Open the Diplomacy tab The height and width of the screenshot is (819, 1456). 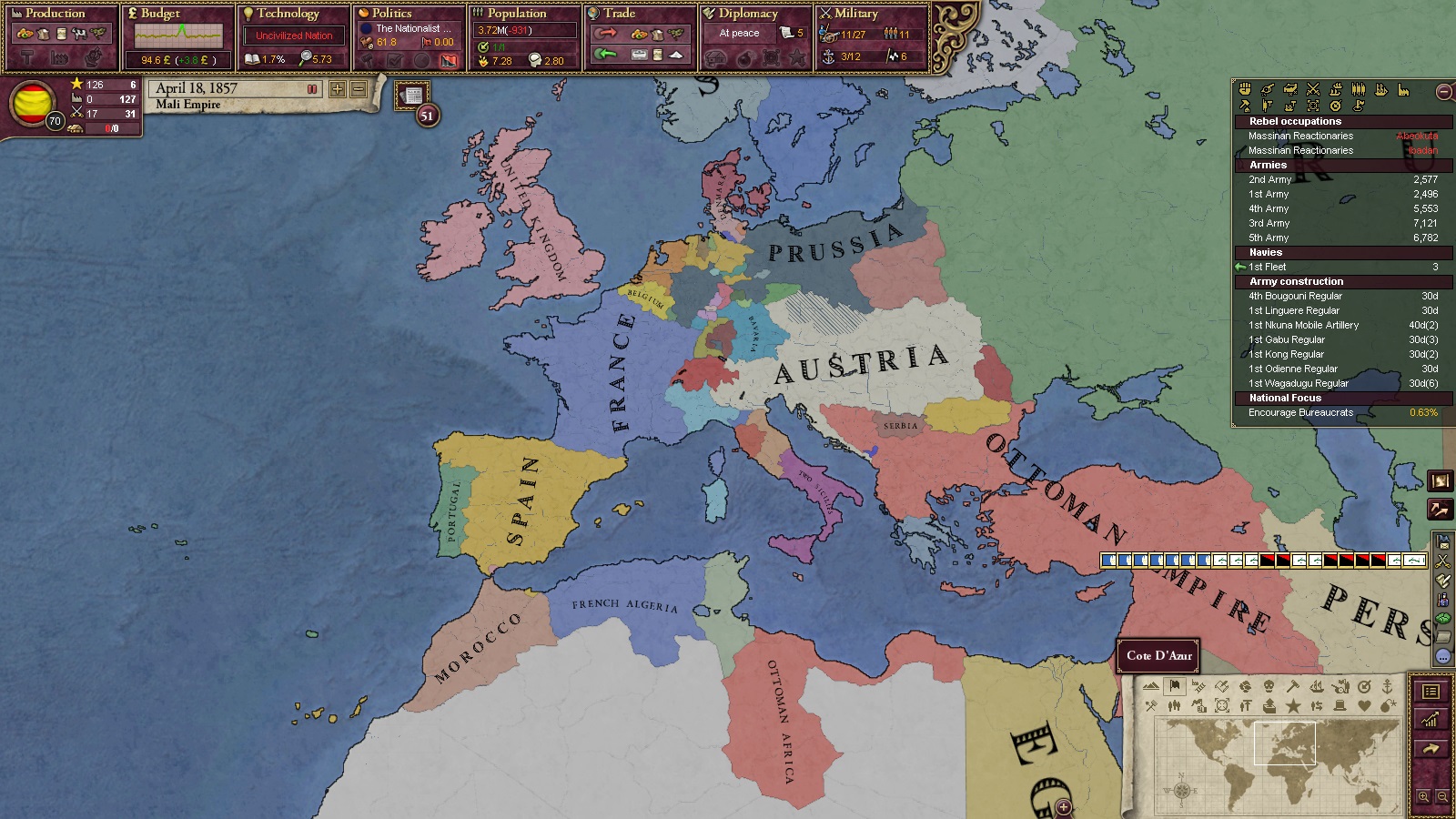[x=748, y=14]
